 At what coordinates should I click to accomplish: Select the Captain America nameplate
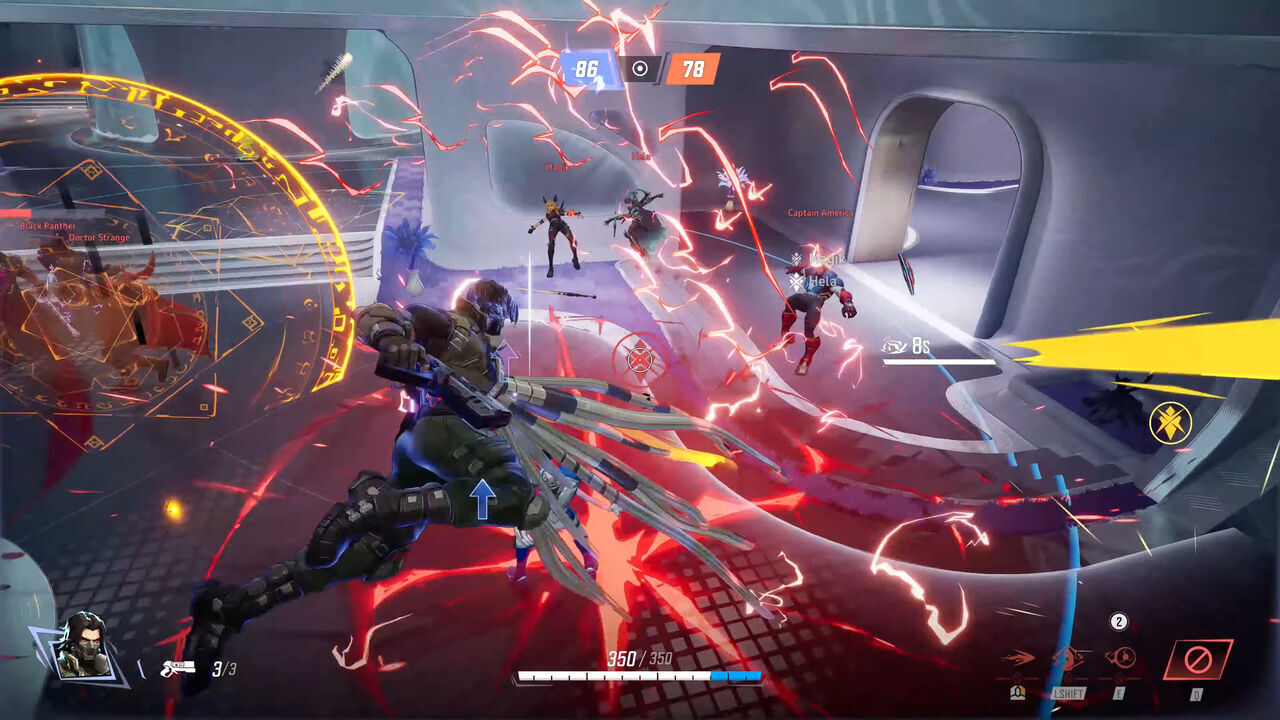pos(818,211)
